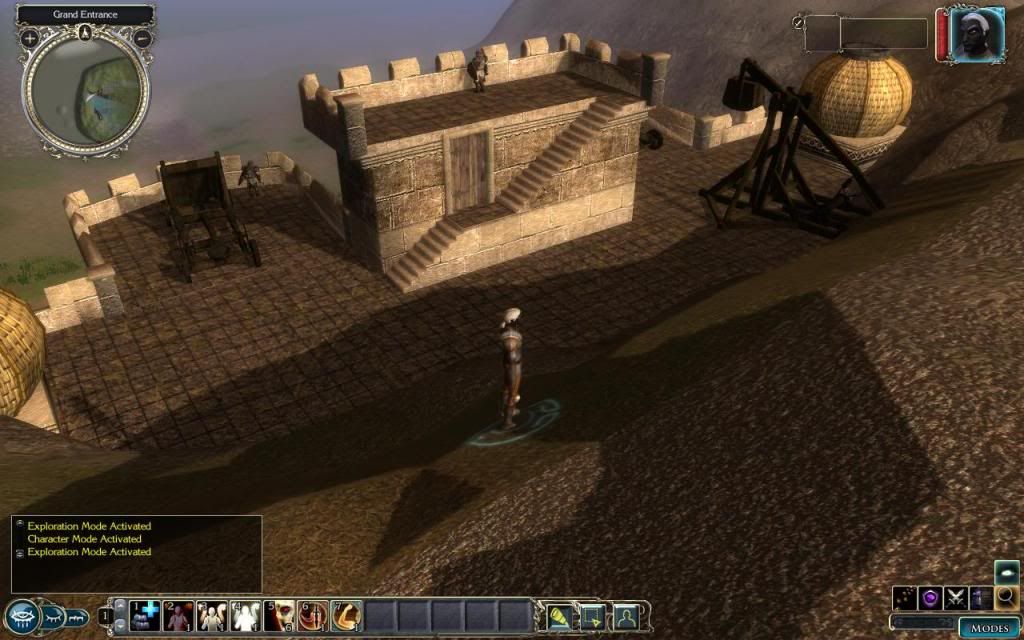Screen dimensions: 1024x640
Task: Zoom out the minimap with the minus button
Action: [x=142, y=38]
